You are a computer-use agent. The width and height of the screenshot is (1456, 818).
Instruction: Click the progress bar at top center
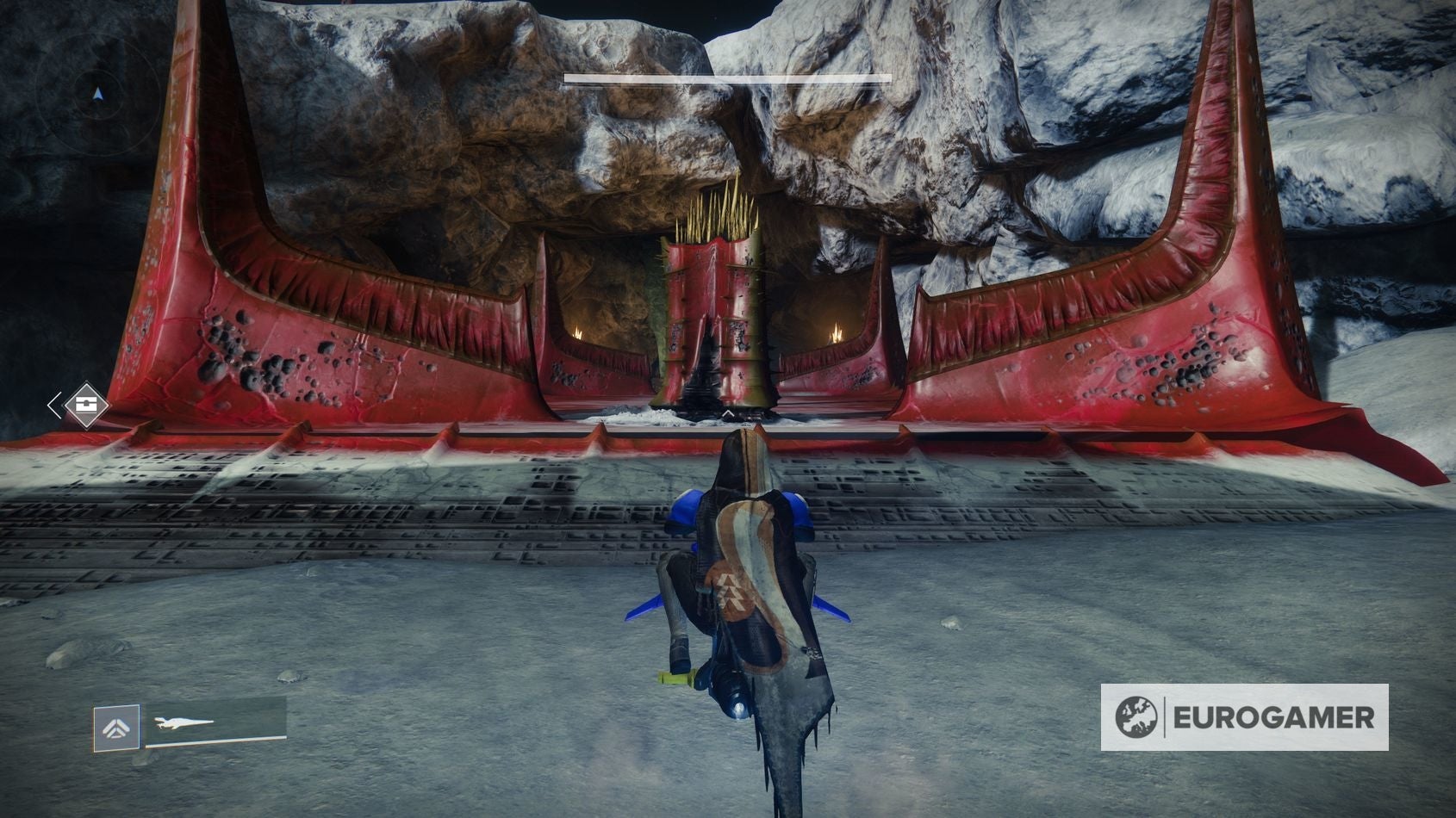click(x=728, y=77)
